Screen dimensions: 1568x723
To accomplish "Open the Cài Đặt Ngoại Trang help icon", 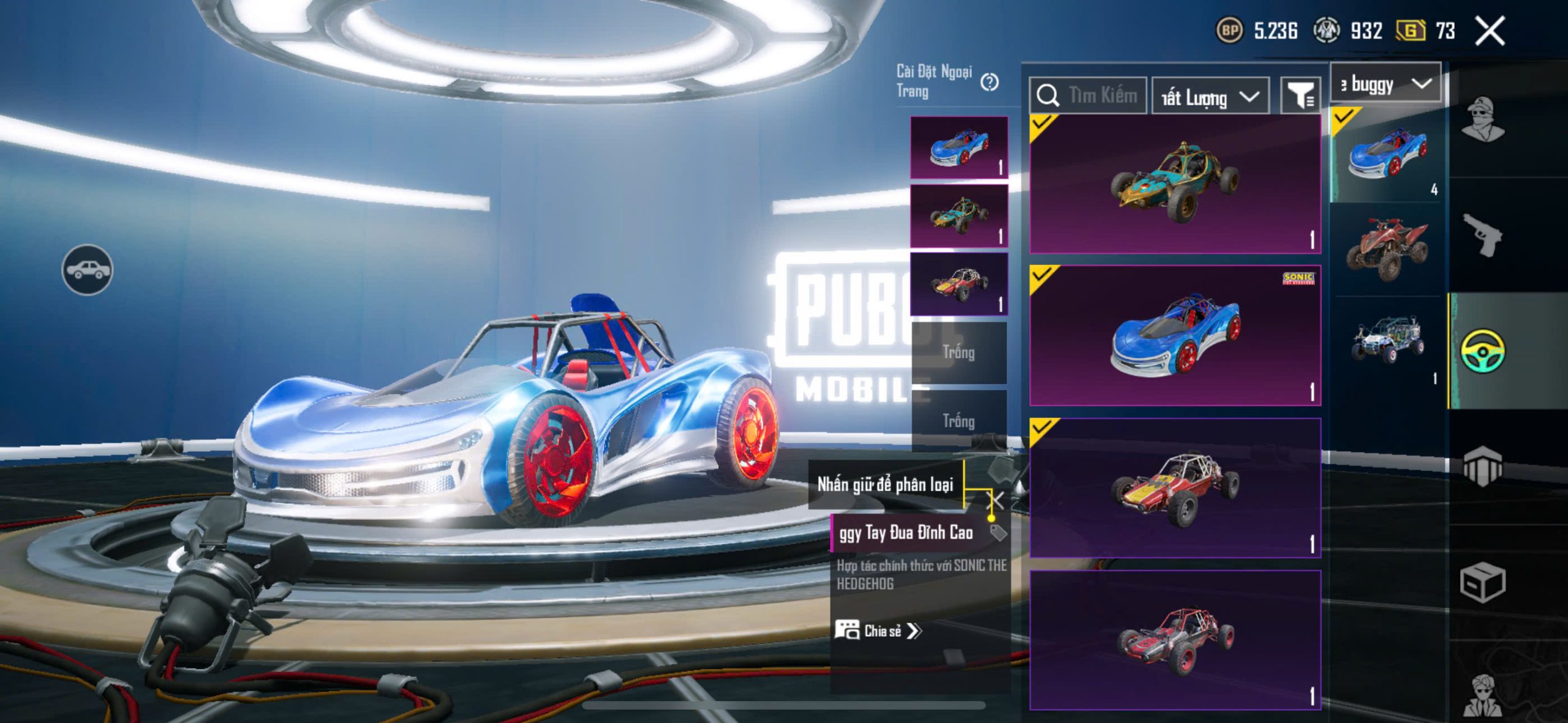I will 989,82.
